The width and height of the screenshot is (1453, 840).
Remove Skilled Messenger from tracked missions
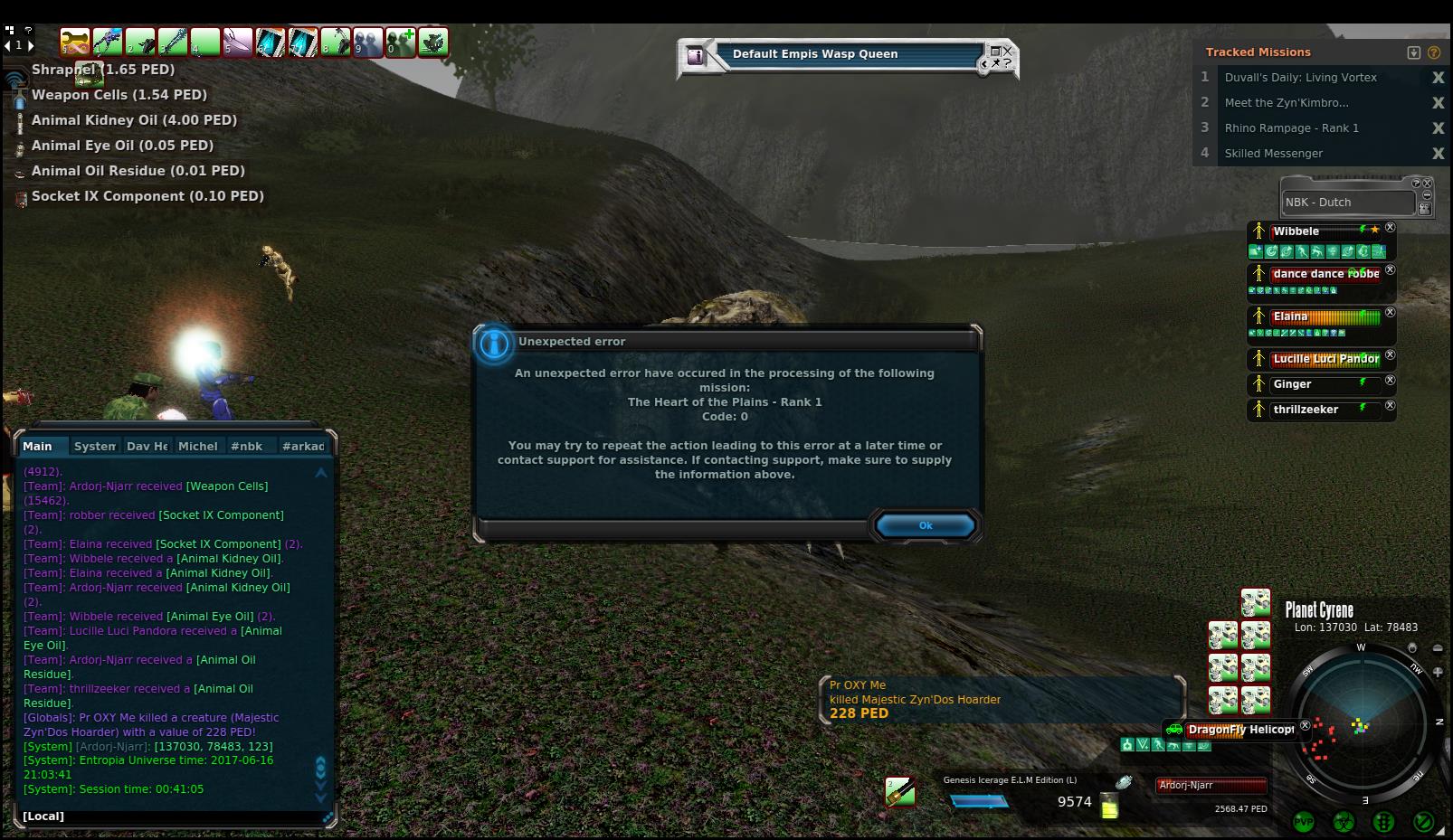click(1438, 154)
